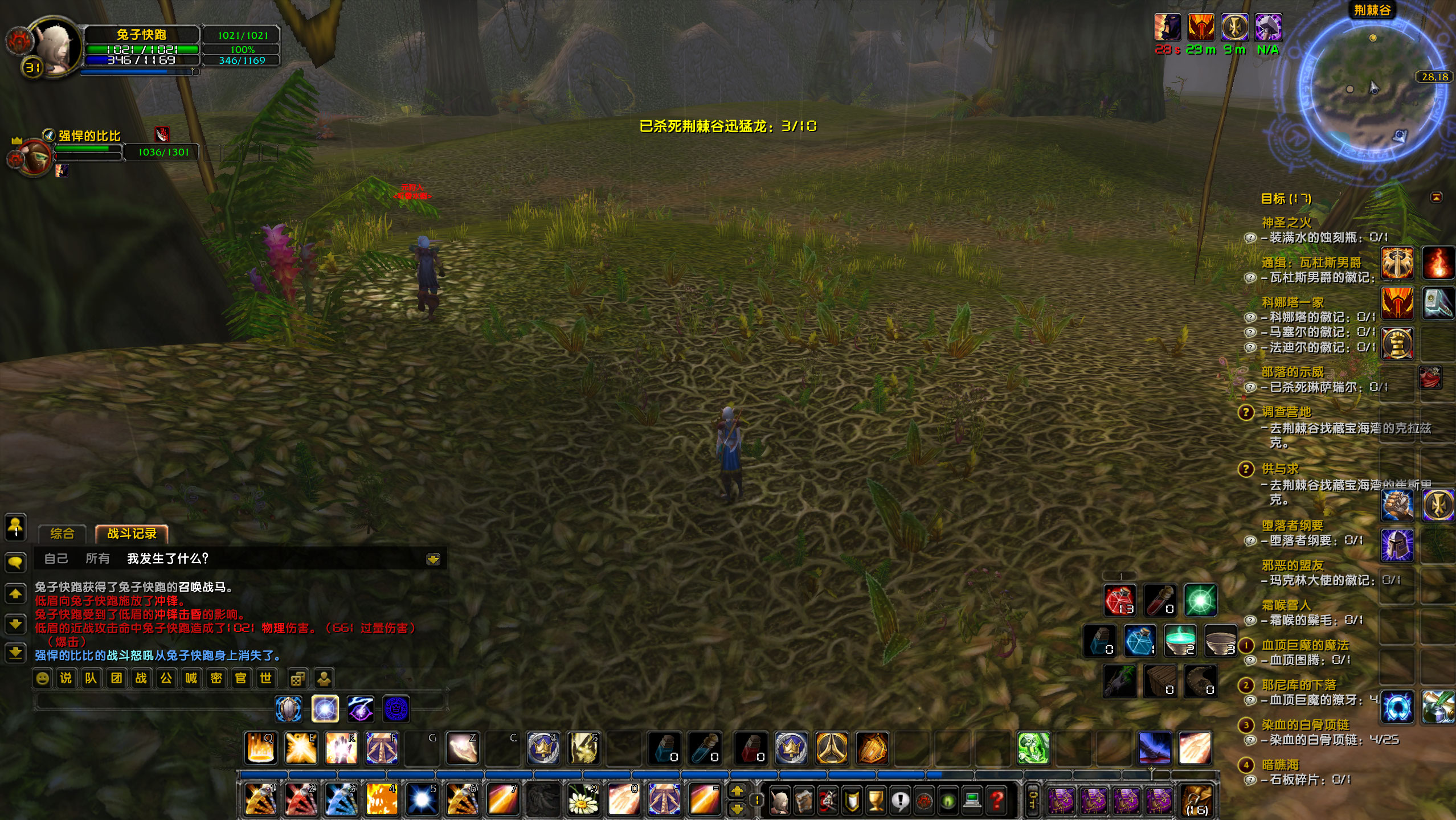Switch to the 综合 chat tab

62,534
